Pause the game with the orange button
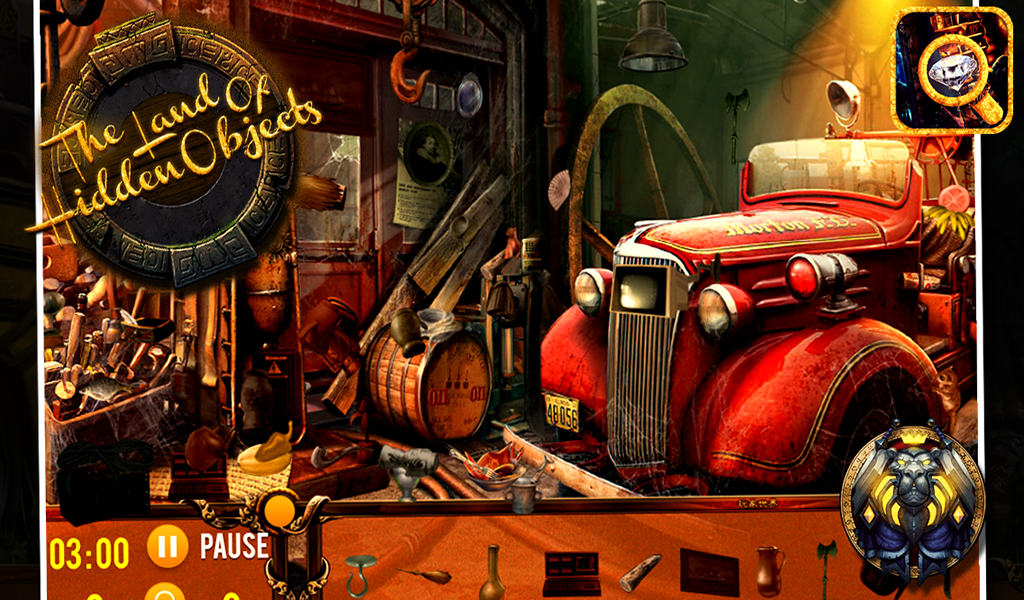The height and width of the screenshot is (600, 1024). pos(167,546)
